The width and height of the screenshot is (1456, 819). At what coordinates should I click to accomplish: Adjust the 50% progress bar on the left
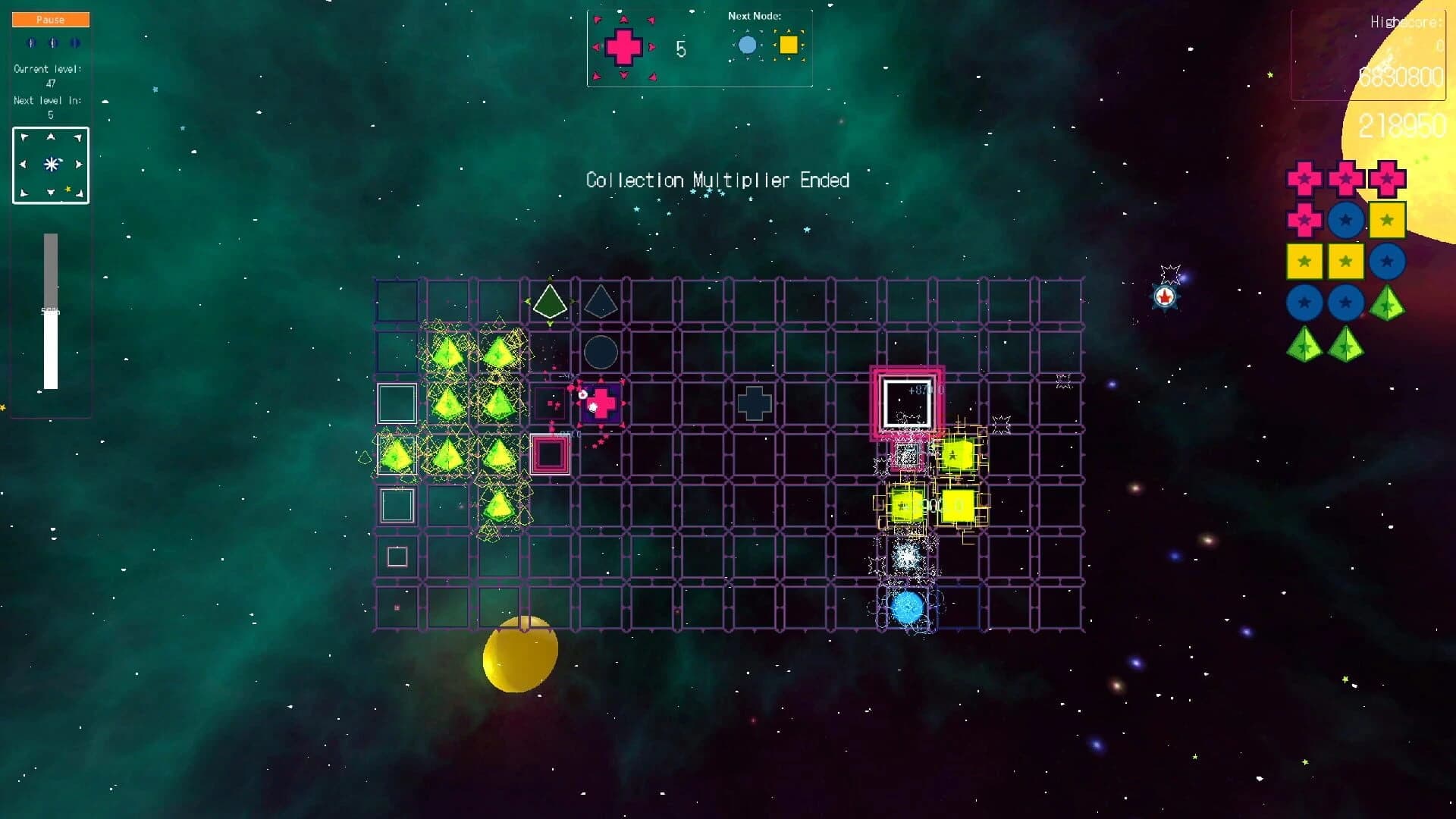tap(51, 311)
